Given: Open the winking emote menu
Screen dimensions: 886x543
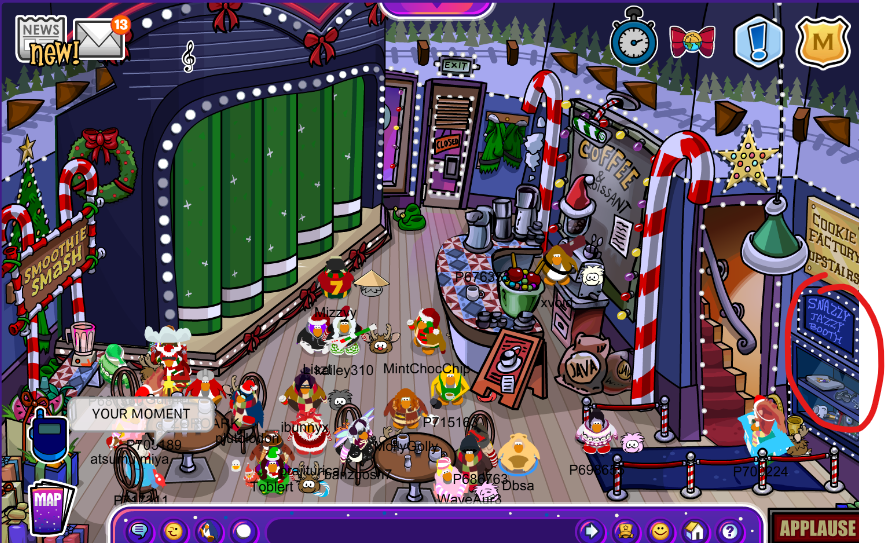Looking at the screenshot, I should tap(174, 530).
